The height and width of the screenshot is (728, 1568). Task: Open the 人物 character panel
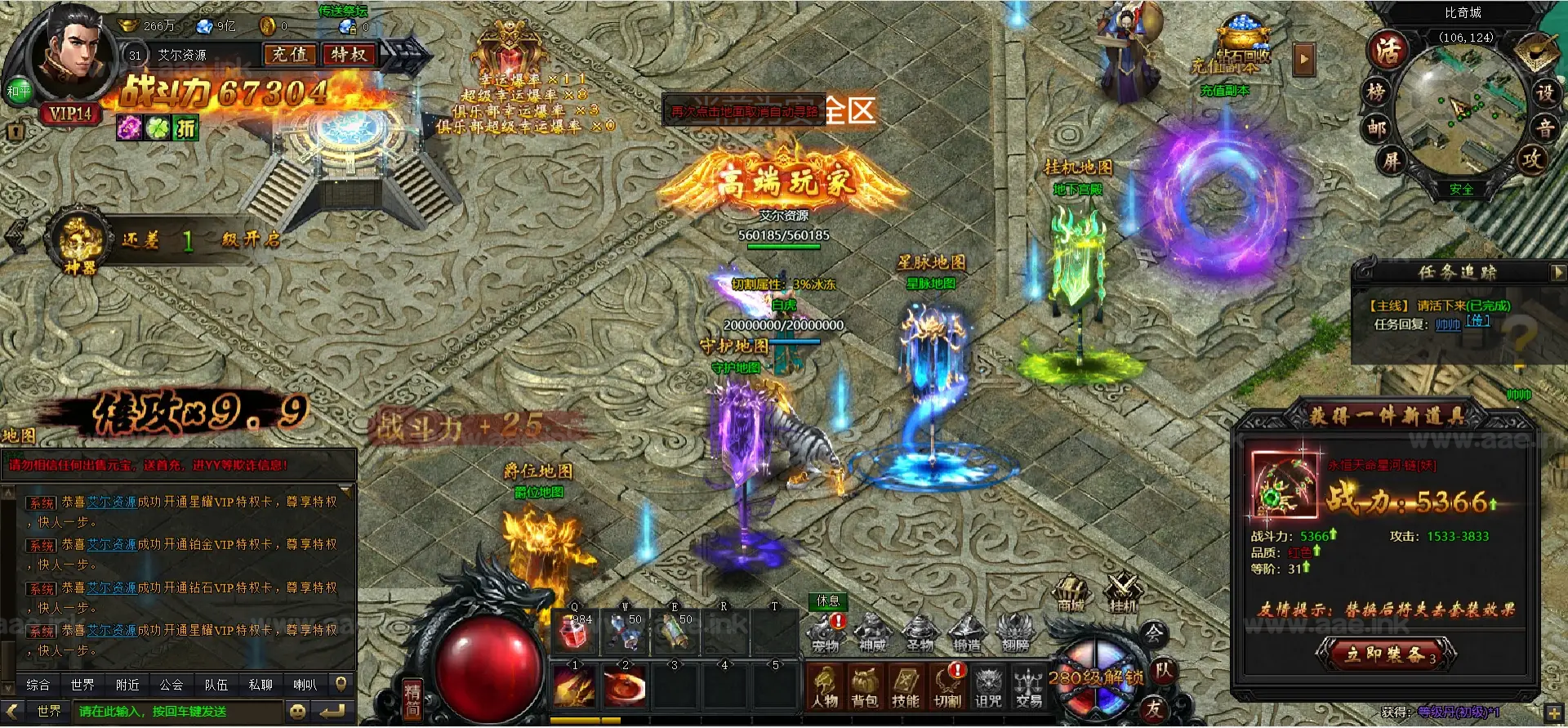(x=825, y=686)
